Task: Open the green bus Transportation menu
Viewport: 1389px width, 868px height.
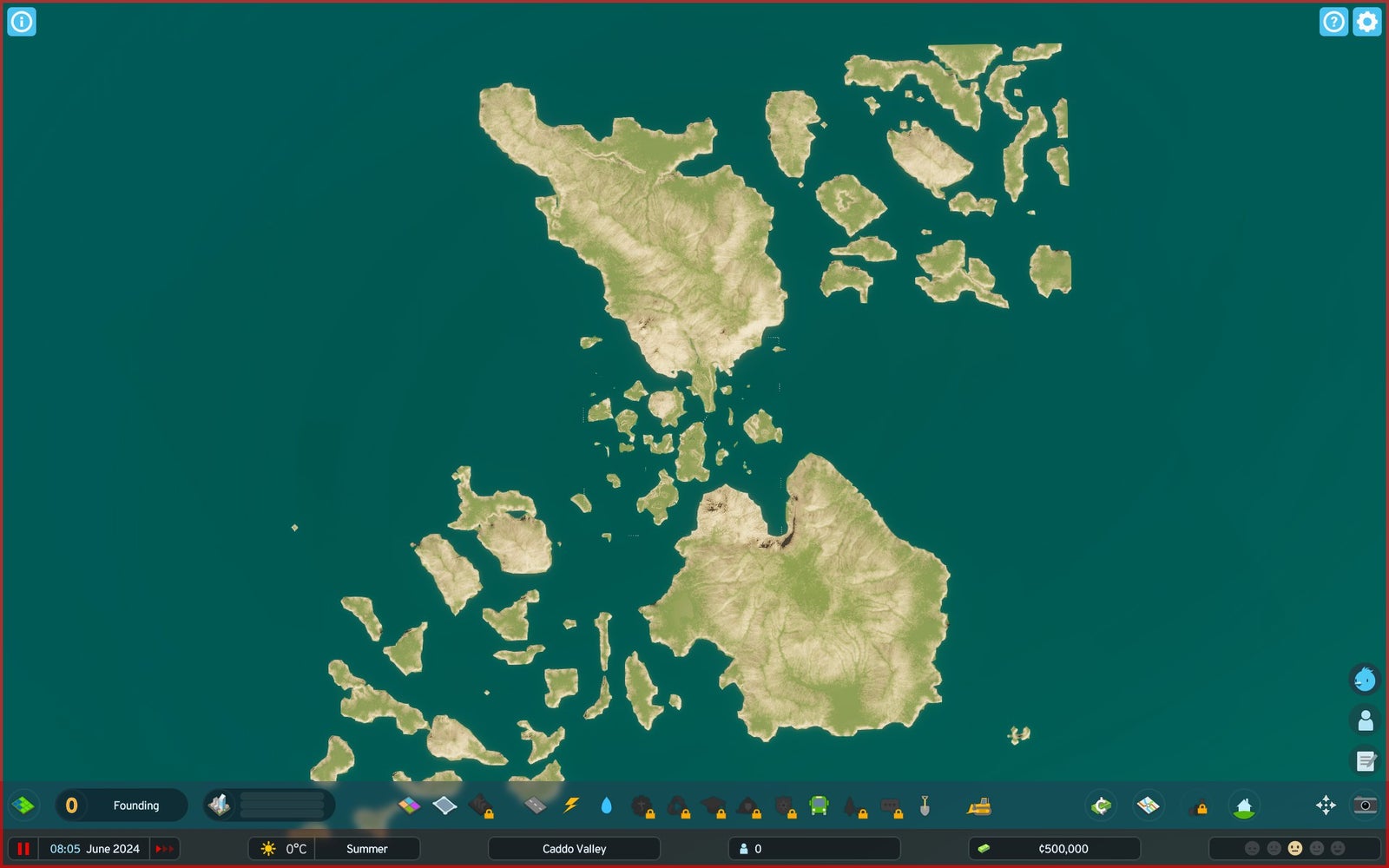Action: 819,806
